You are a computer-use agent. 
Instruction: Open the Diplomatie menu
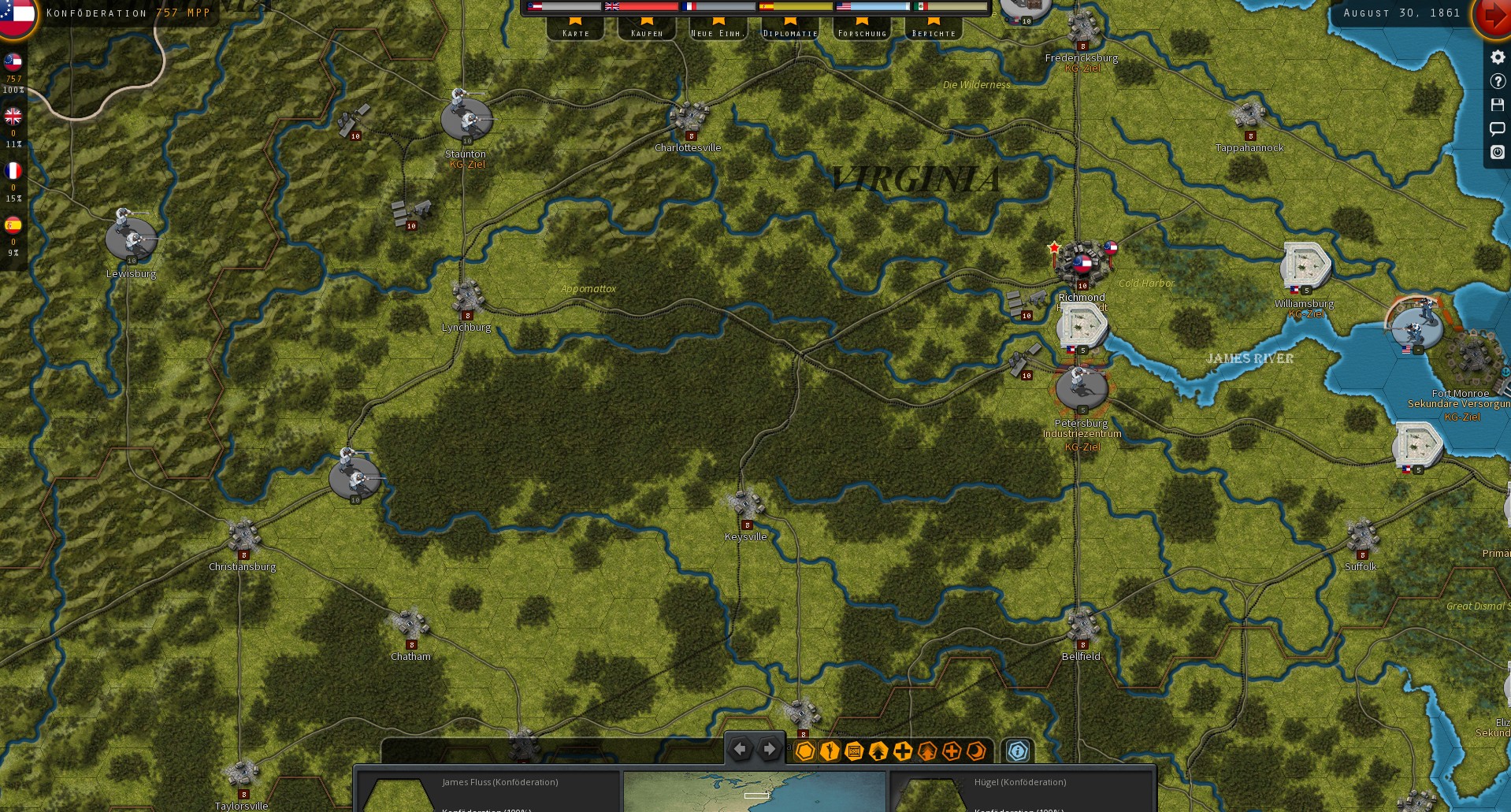[x=789, y=32]
